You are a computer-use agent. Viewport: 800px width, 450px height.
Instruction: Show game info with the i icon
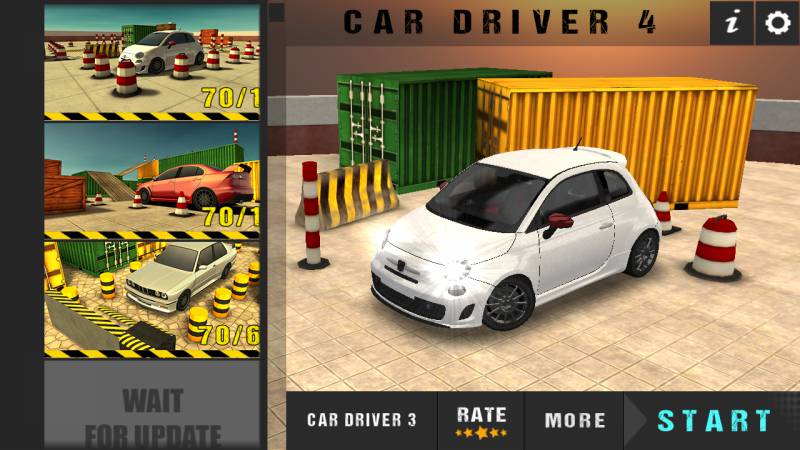pos(733,23)
